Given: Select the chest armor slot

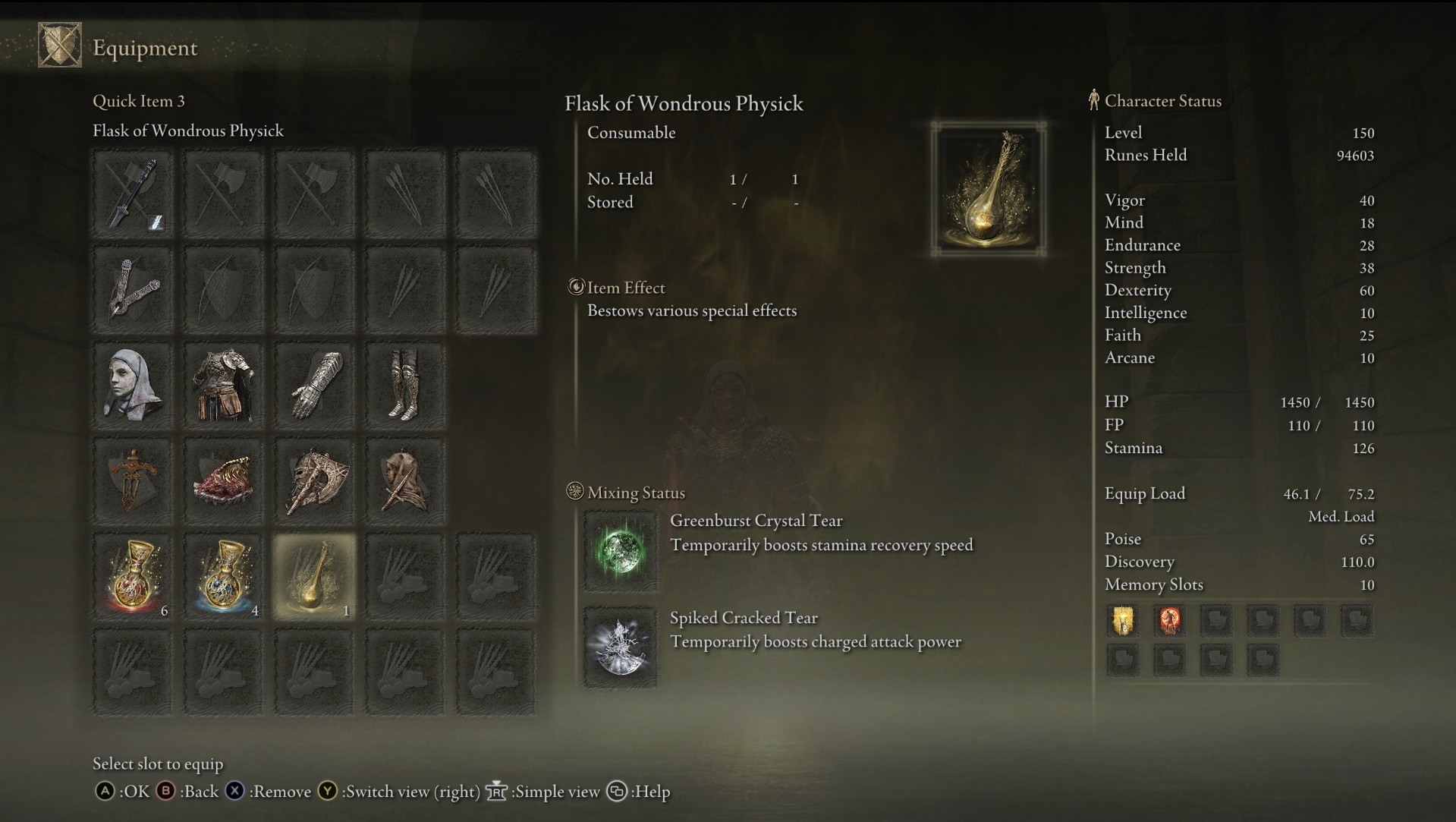Looking at the screenshot, I should [x=224, y=386].
